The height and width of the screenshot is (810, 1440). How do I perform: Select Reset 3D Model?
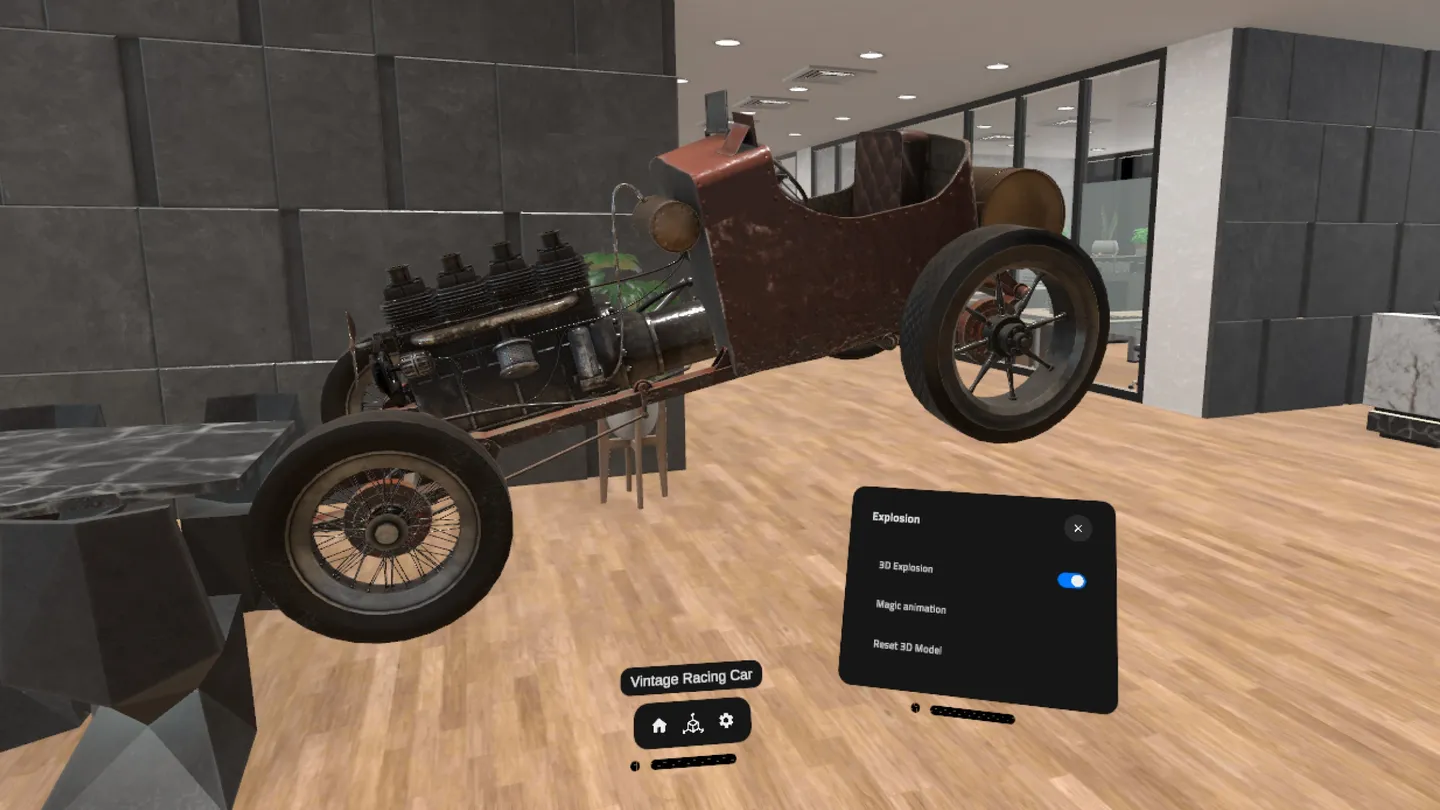908,650
